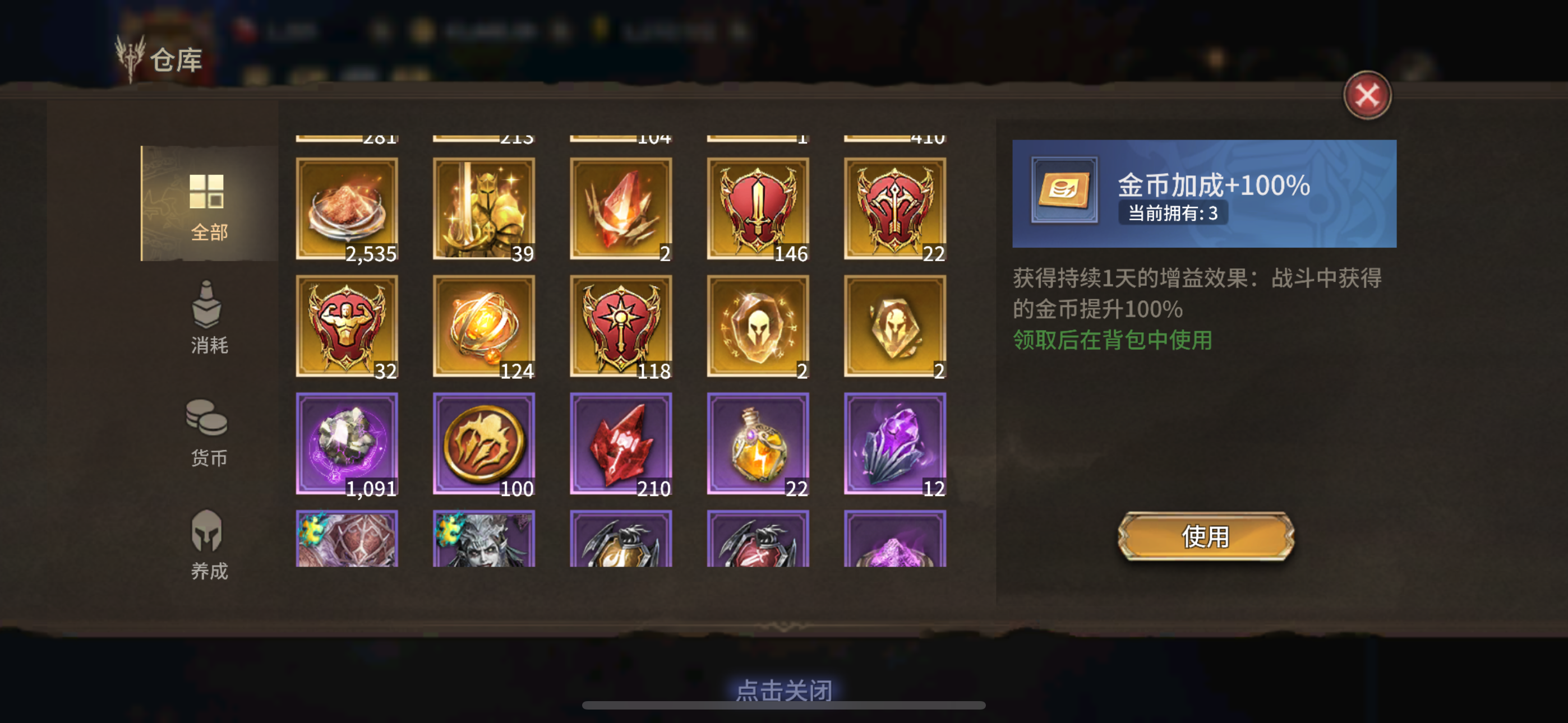Select the glowing gyroscope sphere item

[x=484, y=326]
